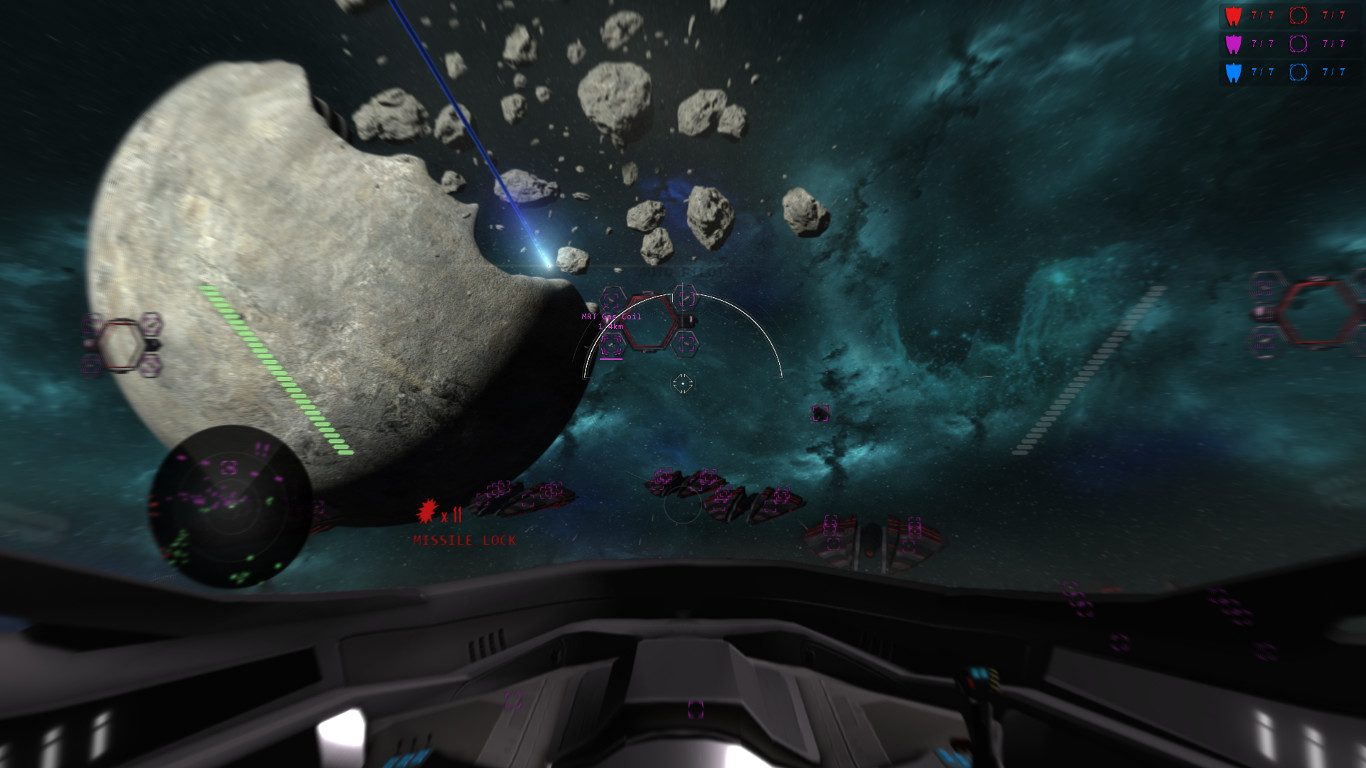Viewport: 1366px width, 768px height.
Task: Select the blue squadron shield icon
Action: click(1233, 72)
